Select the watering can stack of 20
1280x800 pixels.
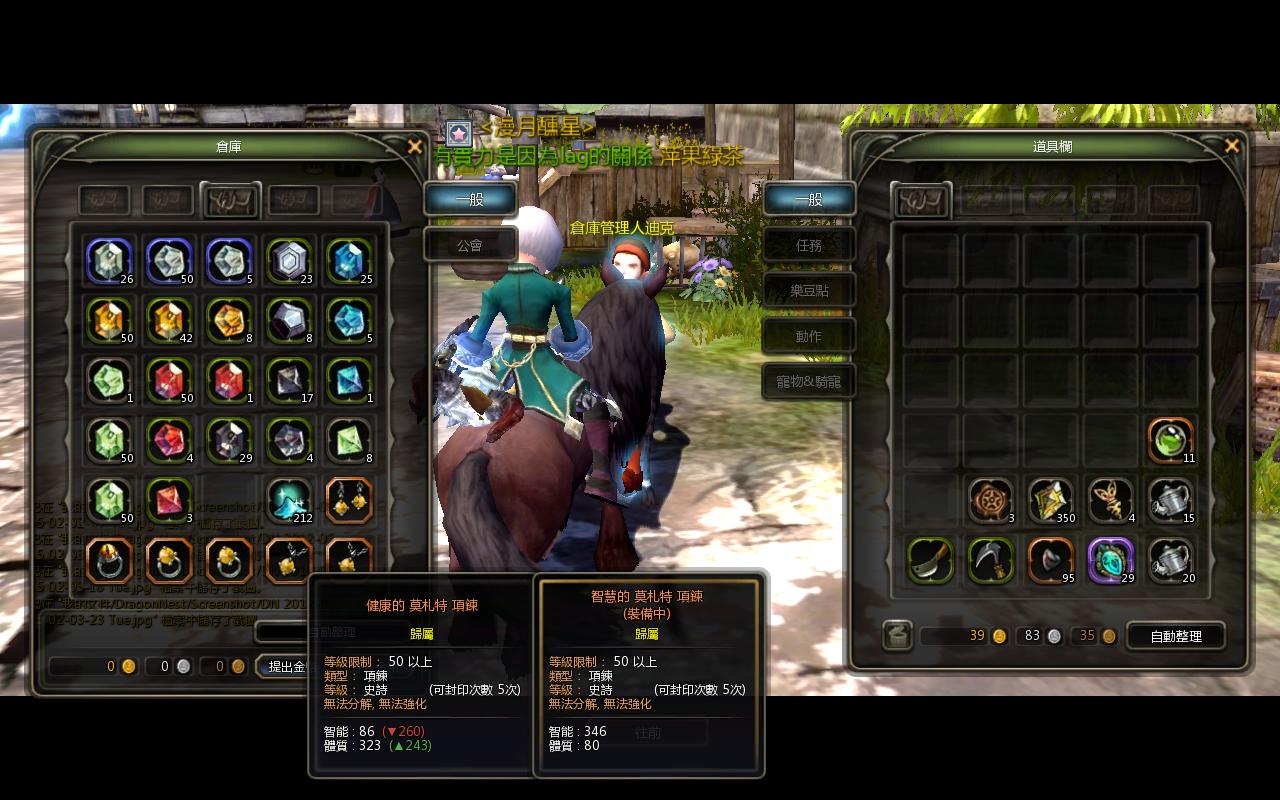(x=1170, y=560)
